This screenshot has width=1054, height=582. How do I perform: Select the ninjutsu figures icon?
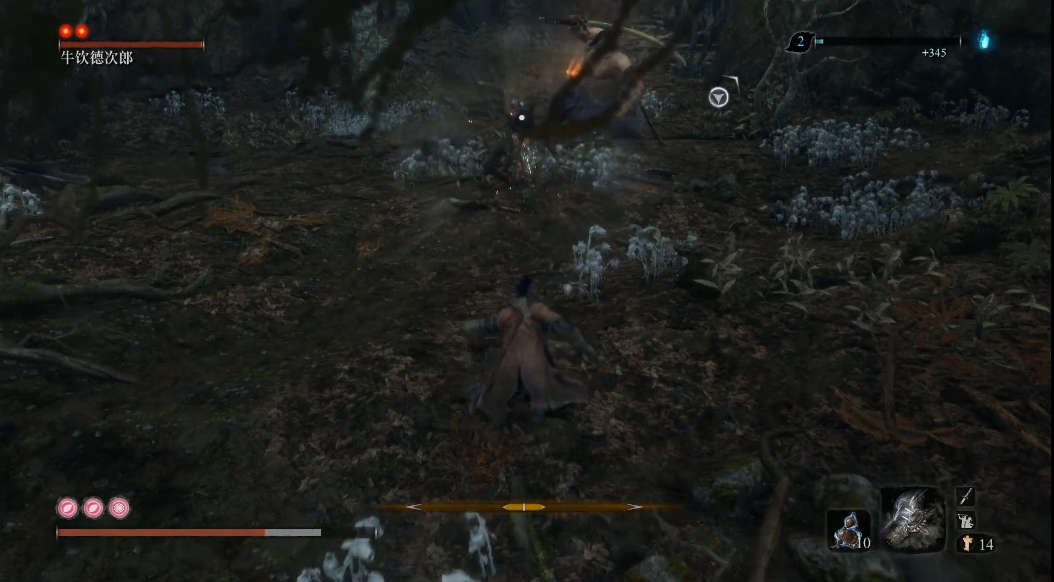point(965,520)
